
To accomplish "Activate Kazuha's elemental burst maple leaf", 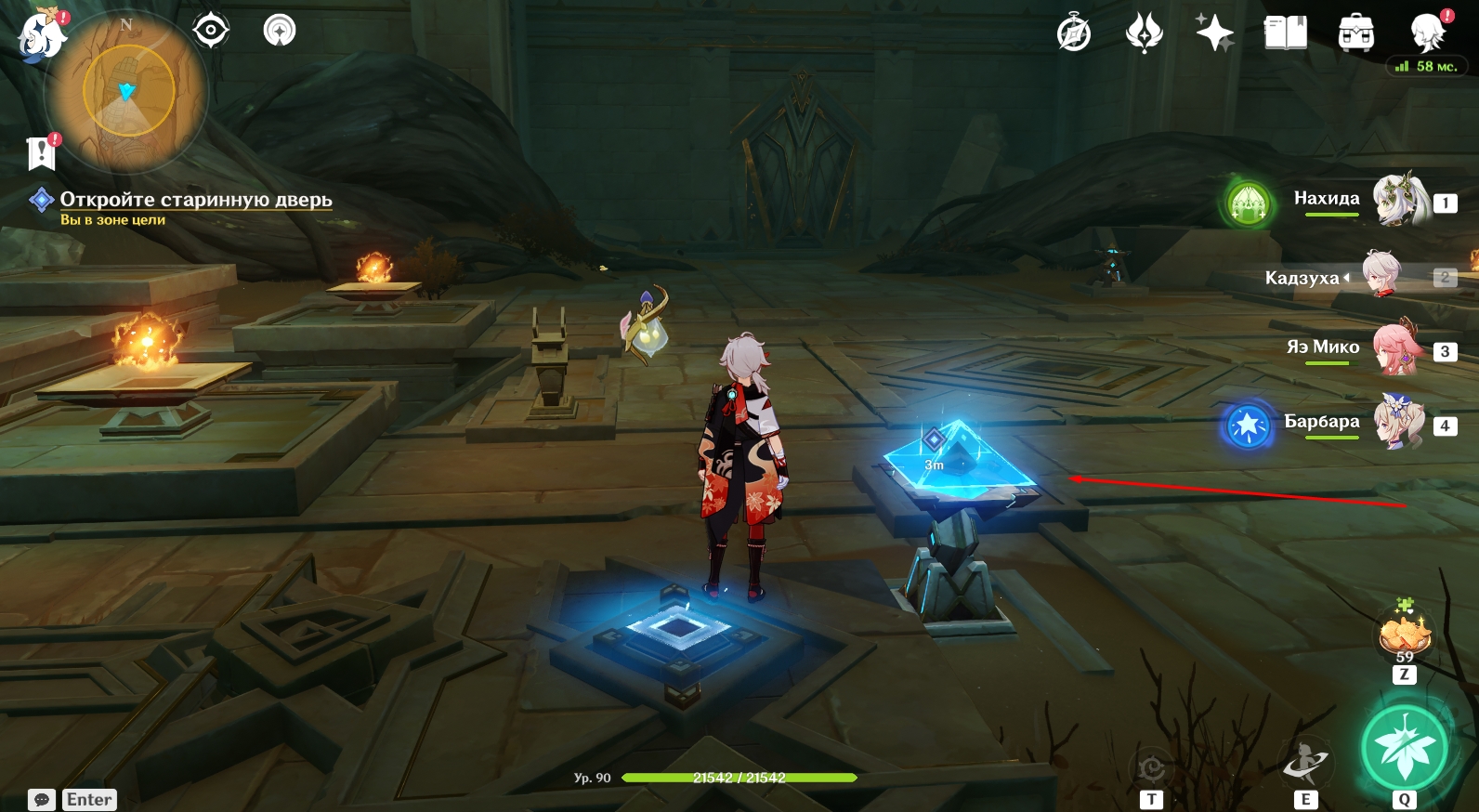I will (x=1404, y=747).
